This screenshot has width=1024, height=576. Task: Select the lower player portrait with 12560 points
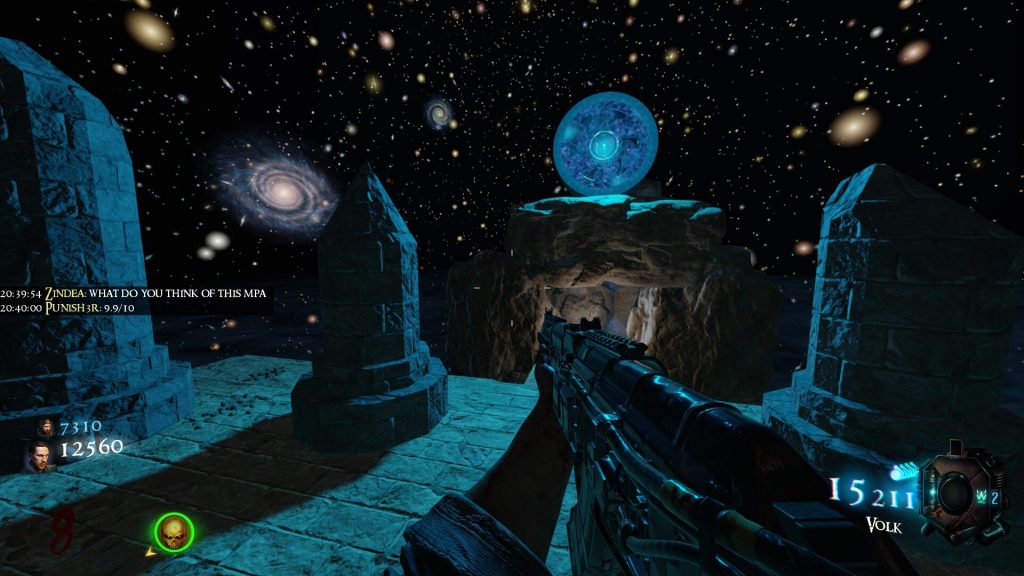(40, 456)
